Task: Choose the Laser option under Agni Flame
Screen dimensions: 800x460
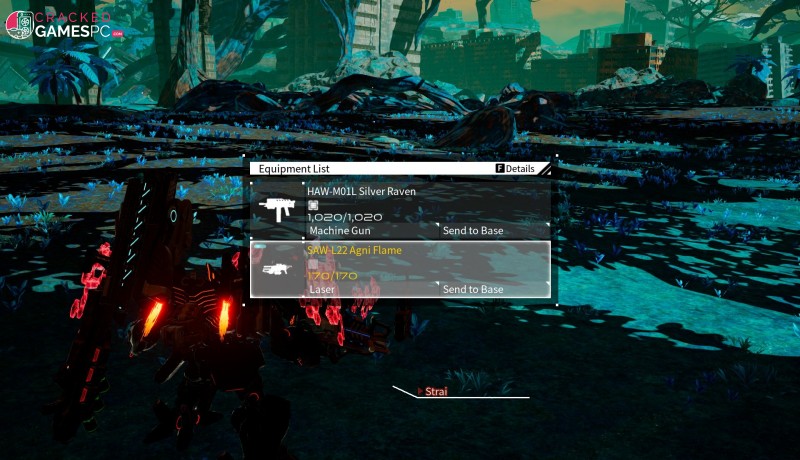Action: (322, 290)
